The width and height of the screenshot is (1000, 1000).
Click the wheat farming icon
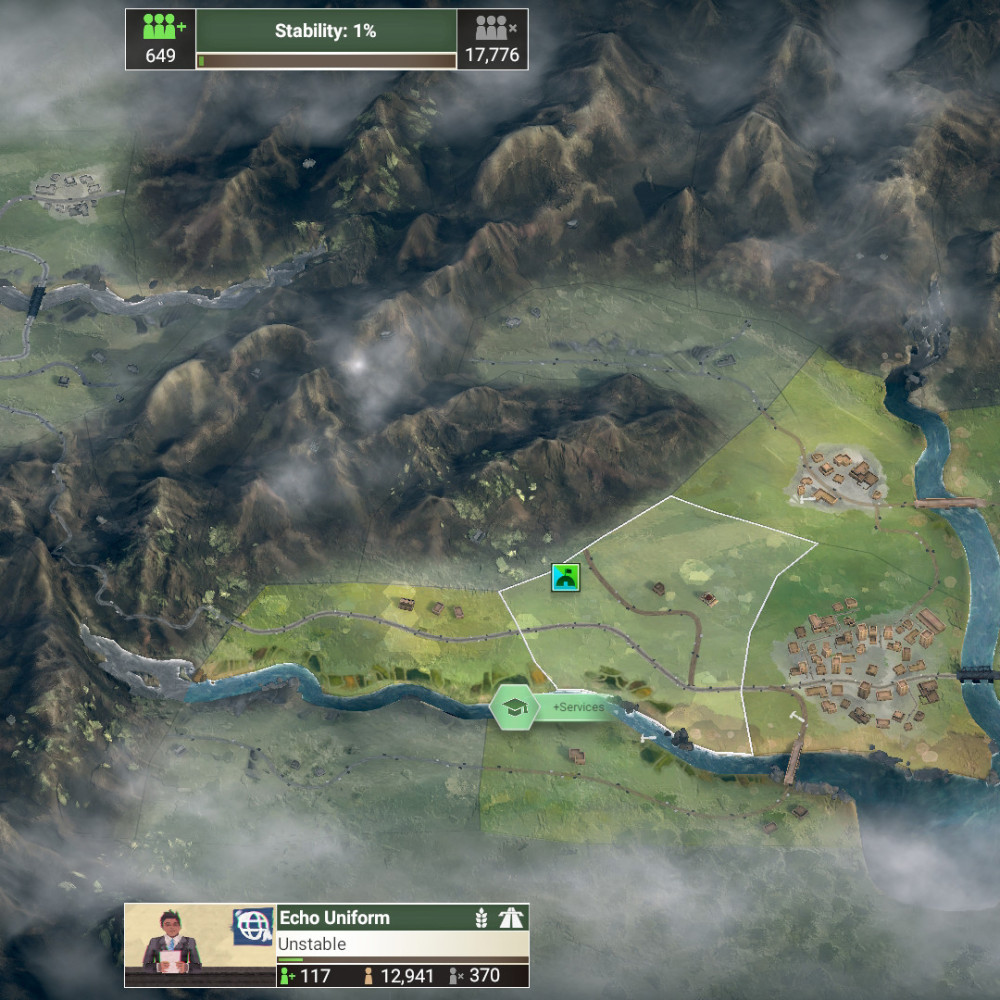pos(482,918)
